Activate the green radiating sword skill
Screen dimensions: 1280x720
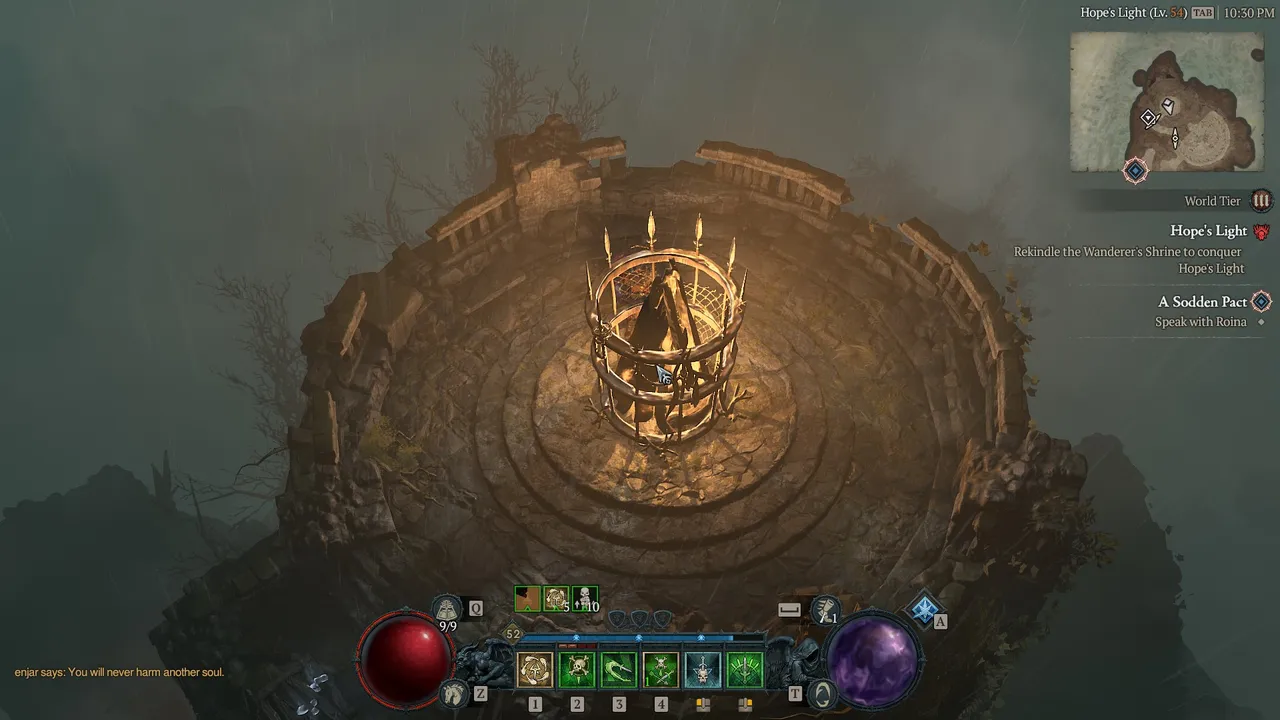point(745,670)
